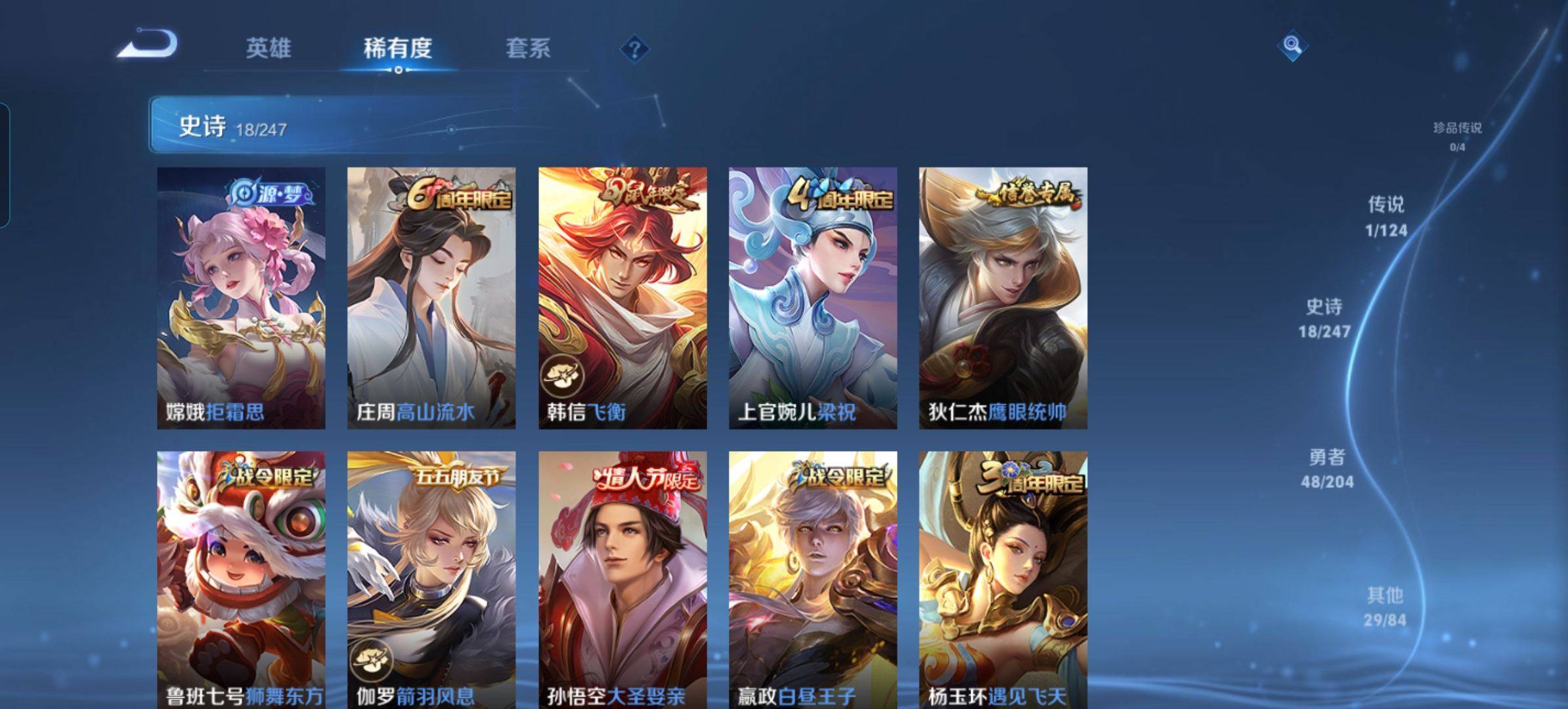1568x709 pixels.
Task: Jump to the 传说 rarity section
Action: coord(1386,216)
